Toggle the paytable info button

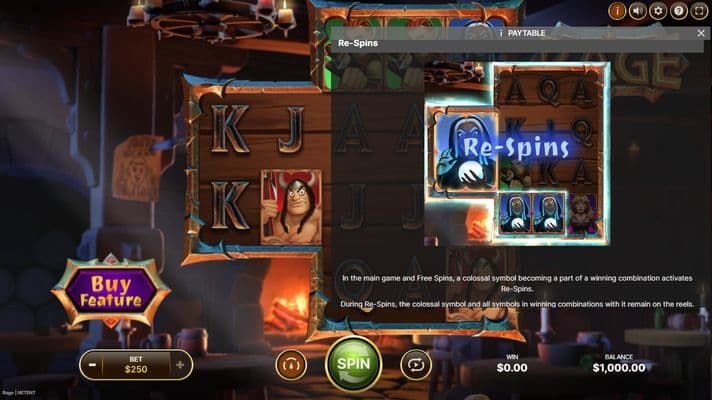click(617, 11)
